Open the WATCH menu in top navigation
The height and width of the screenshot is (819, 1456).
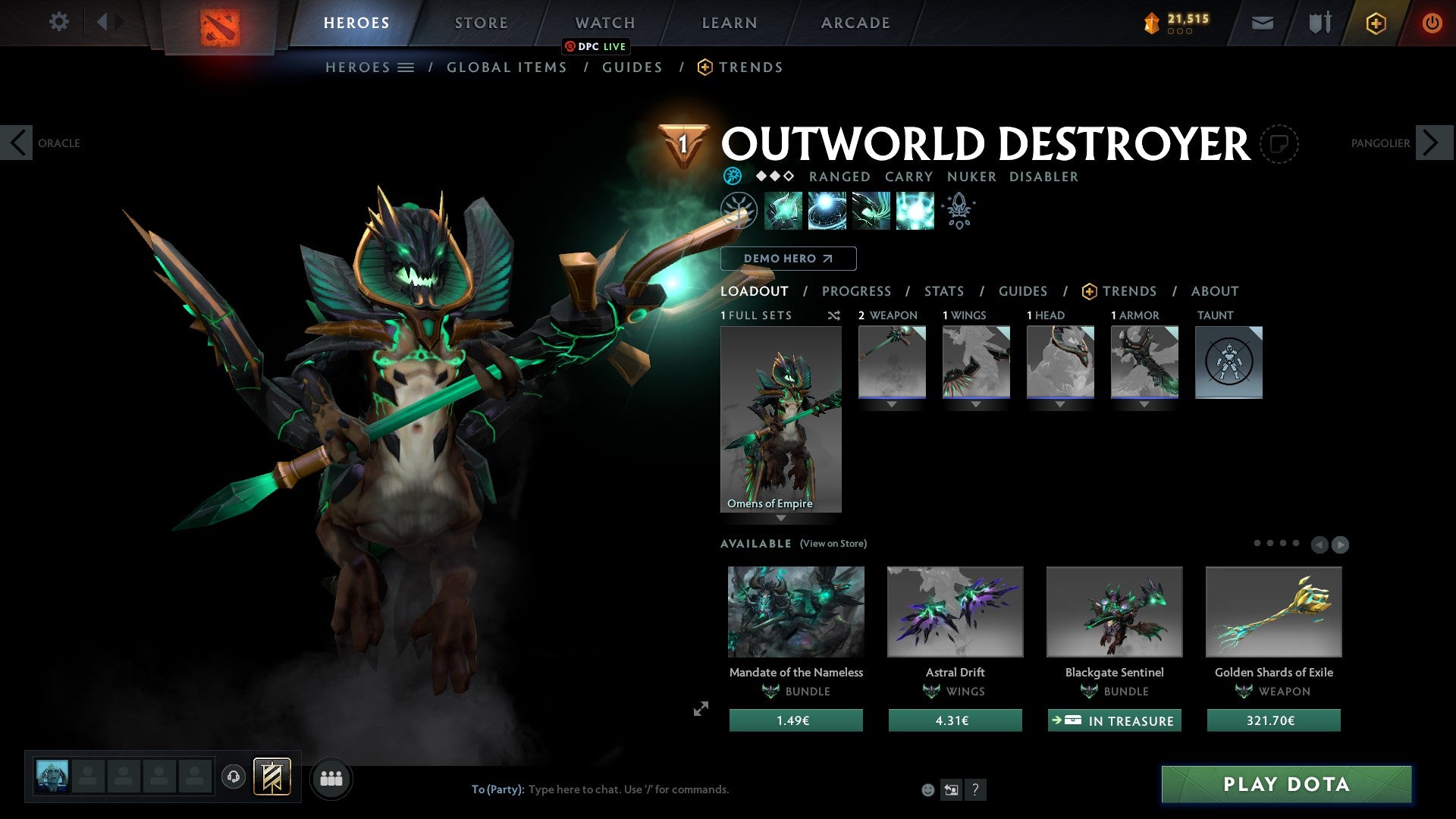coord(604,22)
